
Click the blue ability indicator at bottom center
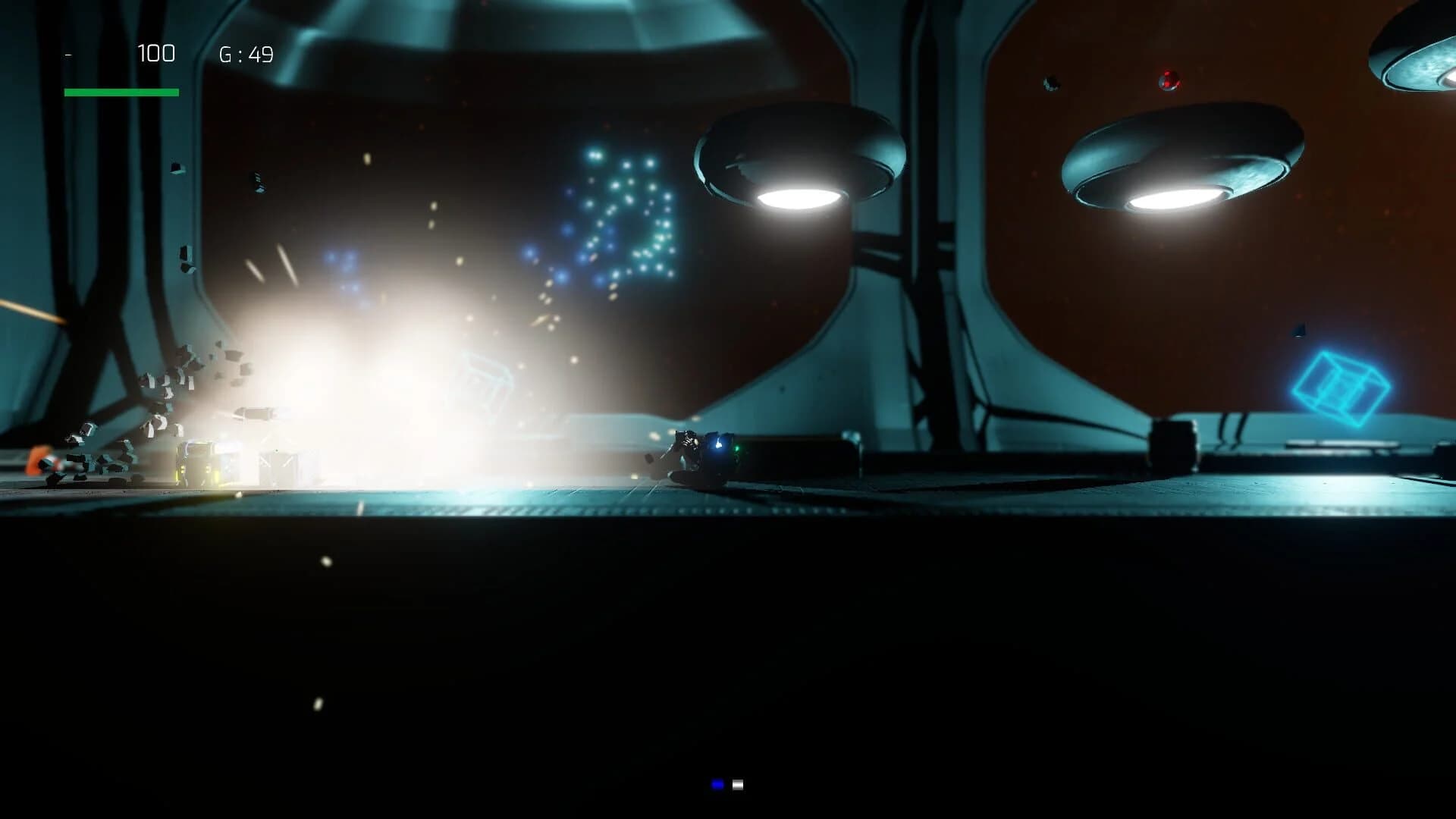[x=717, y=784]
